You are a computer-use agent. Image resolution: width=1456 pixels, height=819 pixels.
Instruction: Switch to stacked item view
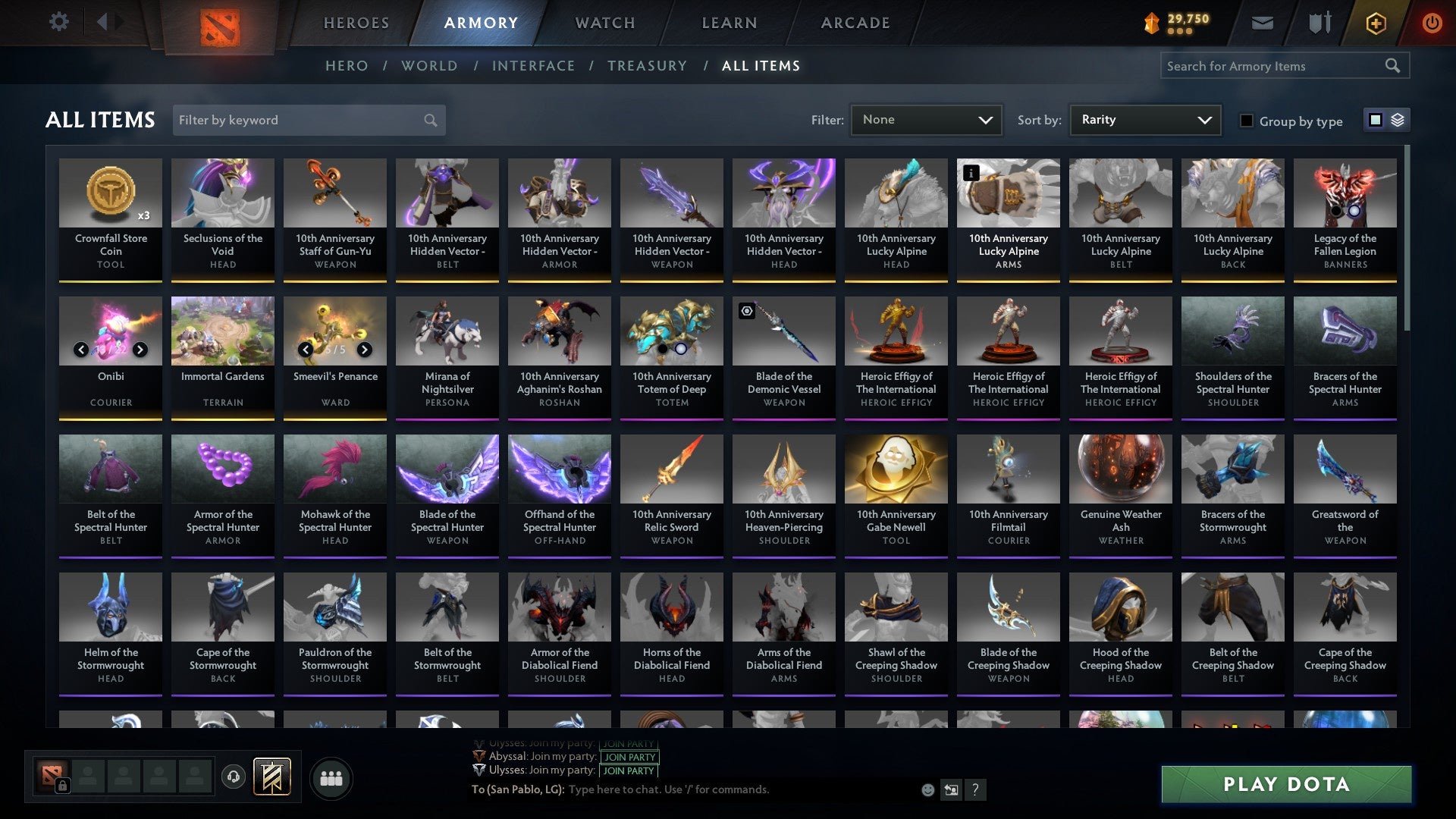[x=1399, y=120]
